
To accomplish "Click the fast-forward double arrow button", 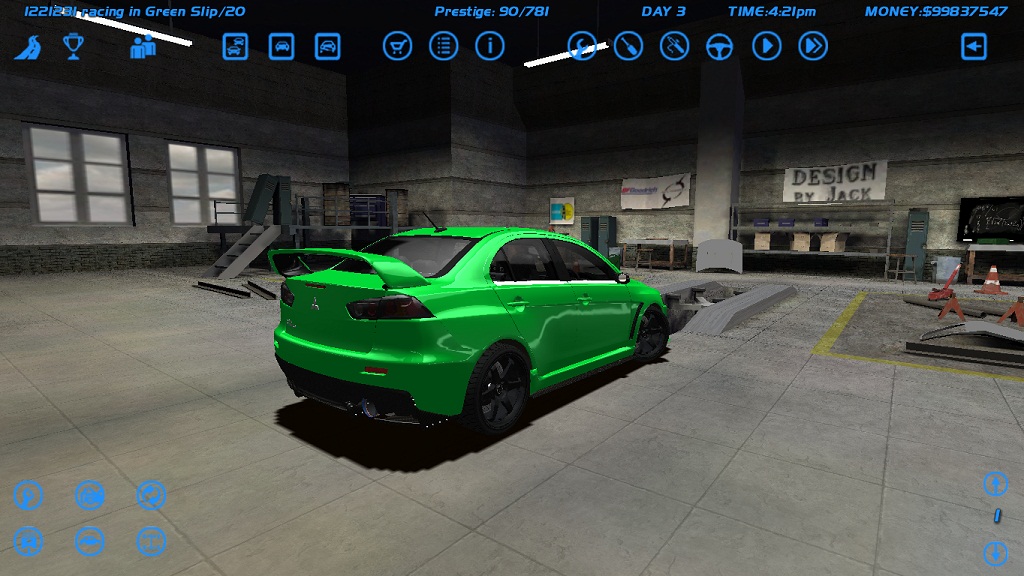I will point(812,46).
